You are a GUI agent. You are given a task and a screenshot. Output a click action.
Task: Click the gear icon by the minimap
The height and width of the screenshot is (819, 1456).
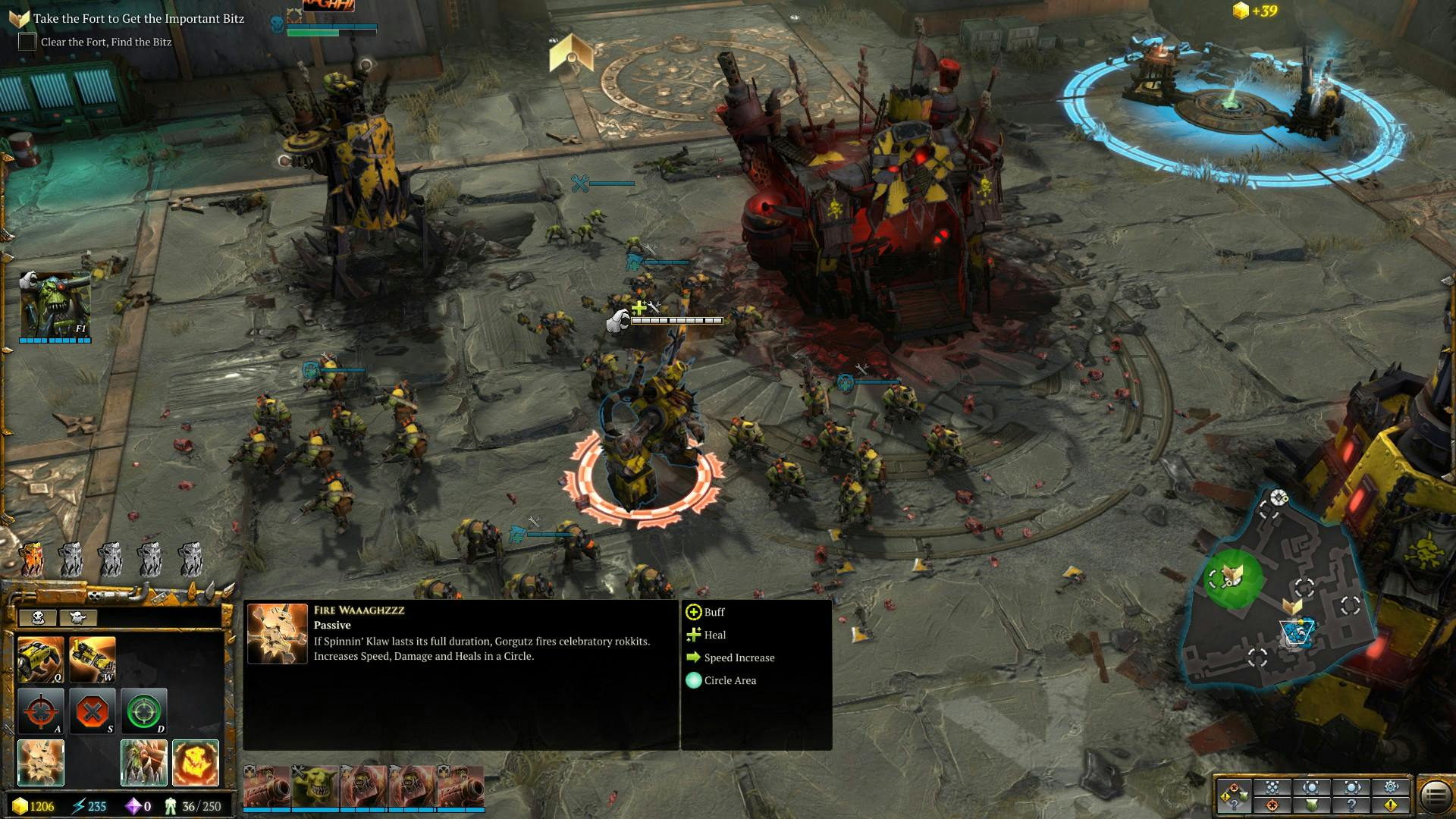coord(1391,787)
